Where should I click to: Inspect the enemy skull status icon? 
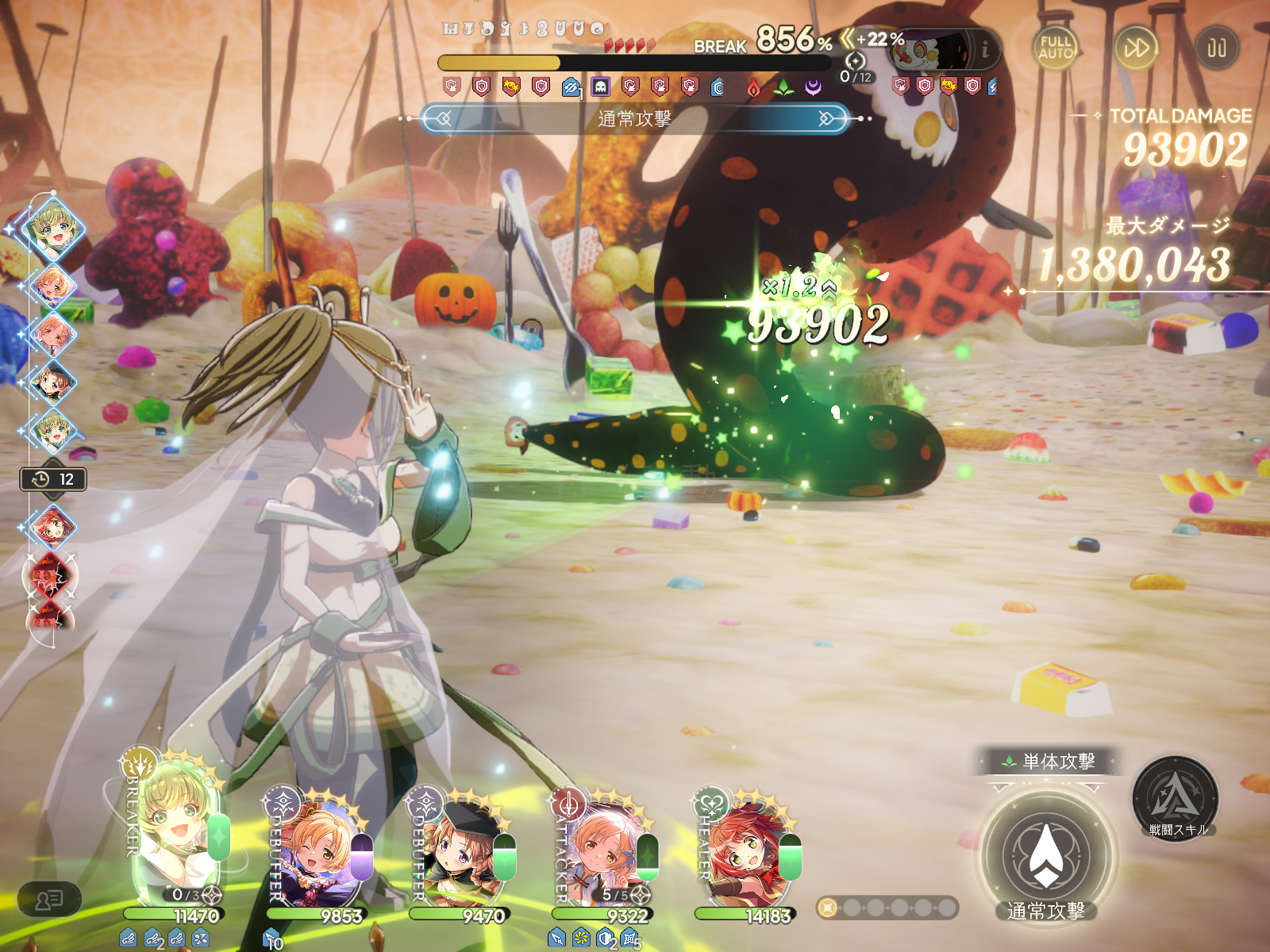[x=600, y=87]
